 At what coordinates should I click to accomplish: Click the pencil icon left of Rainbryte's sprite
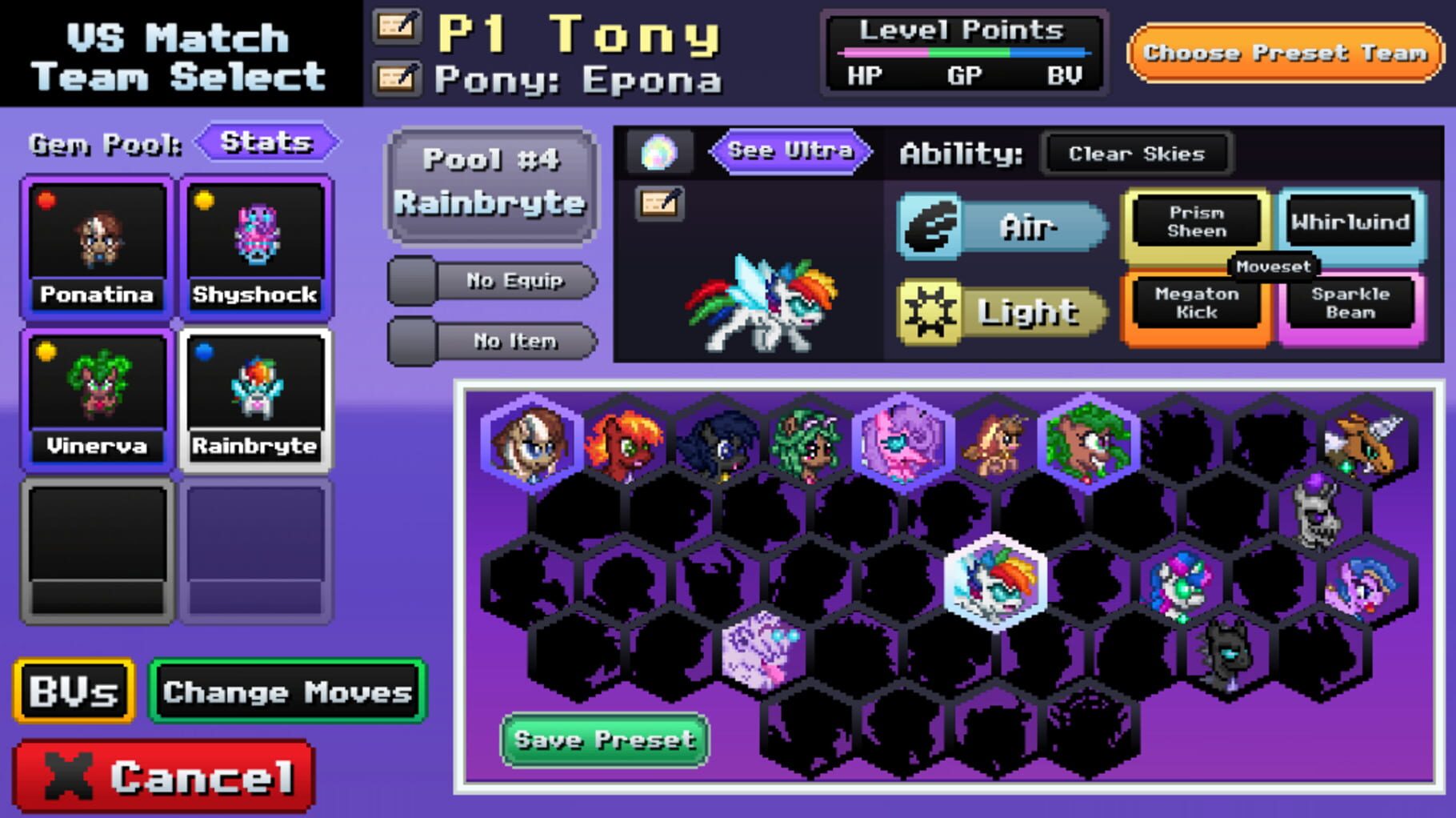tap(661, 202)
